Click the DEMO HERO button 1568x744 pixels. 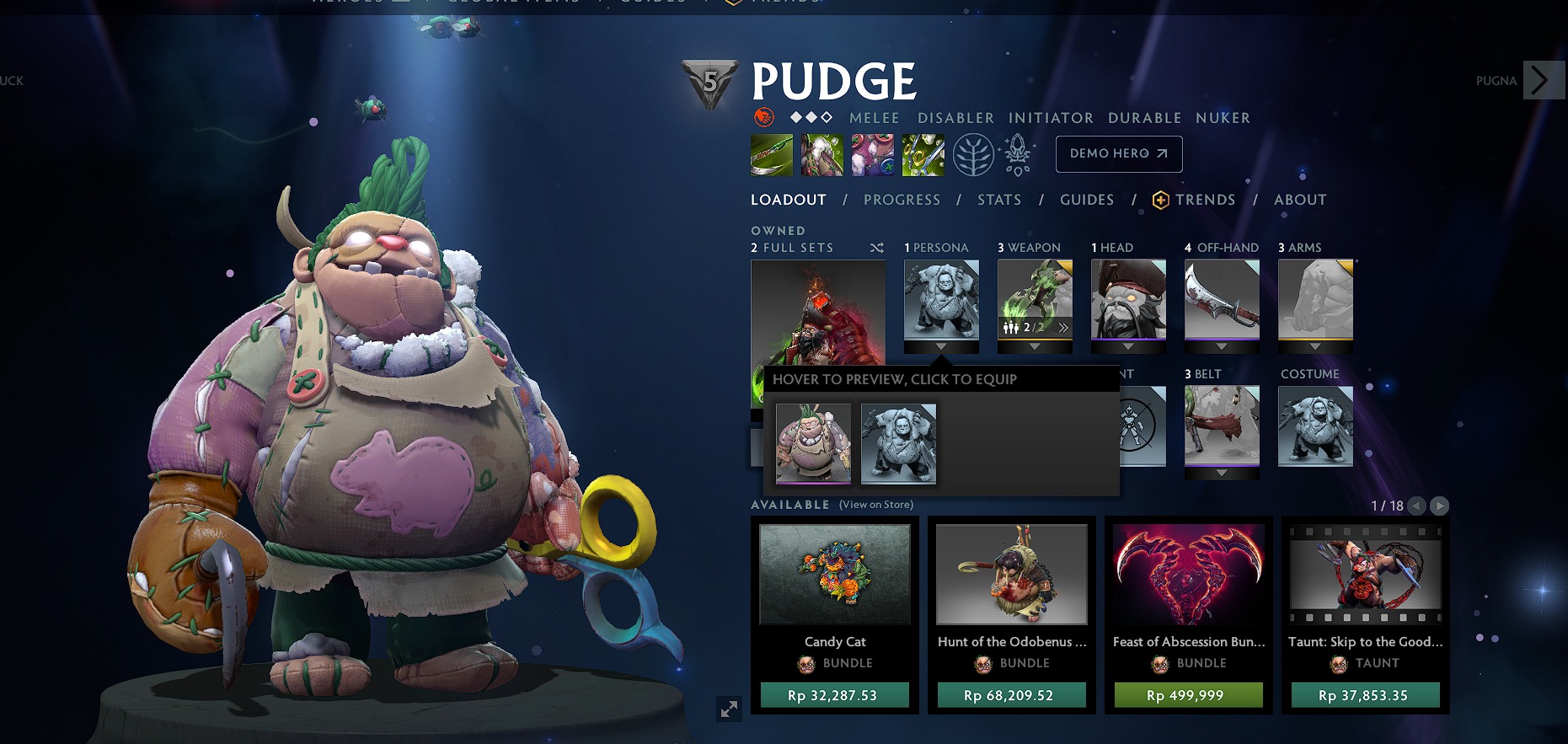pos(1118,154)
